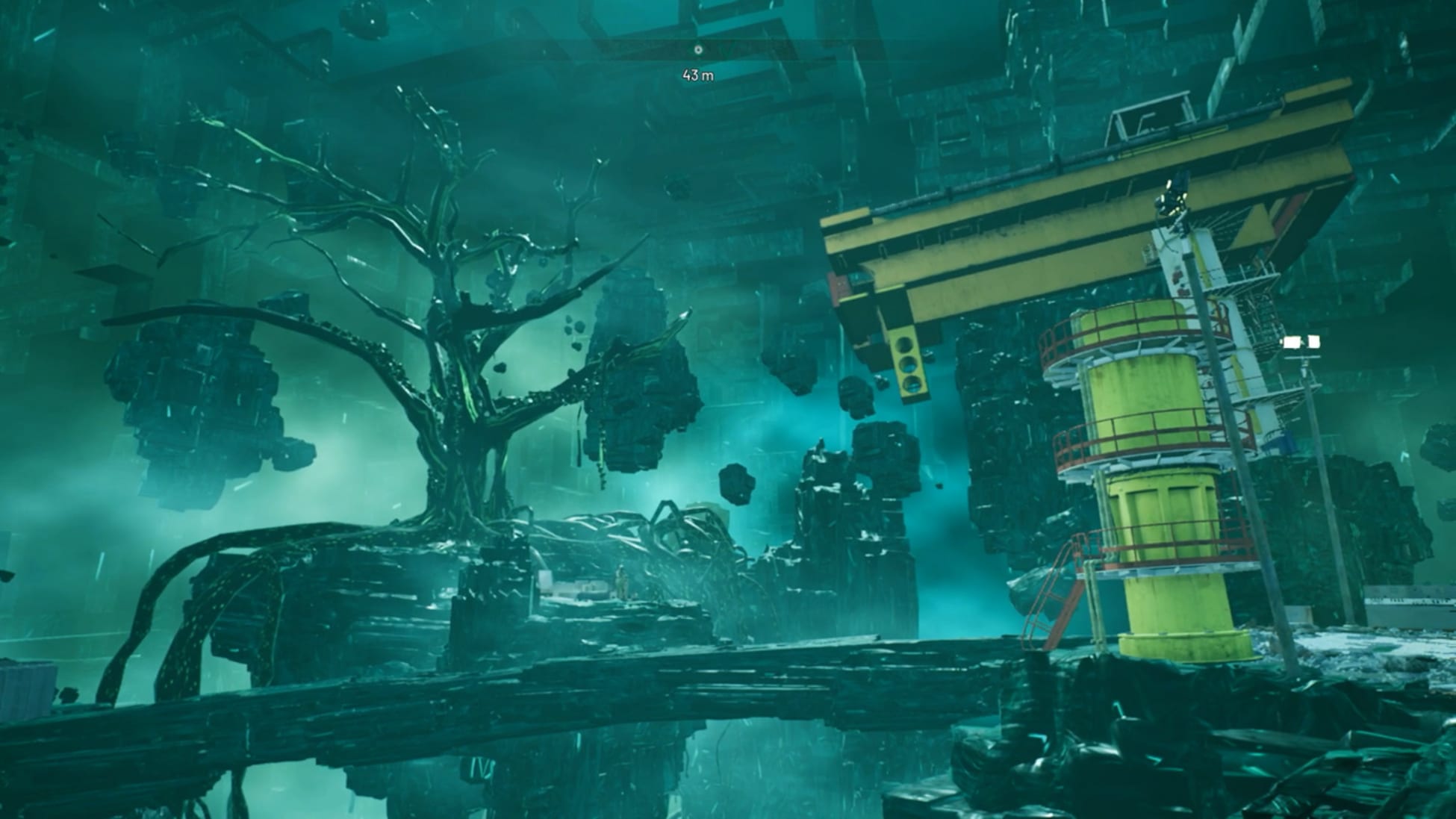Click the 43 m distance label
Screen dimensions: 1456x819
click(x=697, y=75)
